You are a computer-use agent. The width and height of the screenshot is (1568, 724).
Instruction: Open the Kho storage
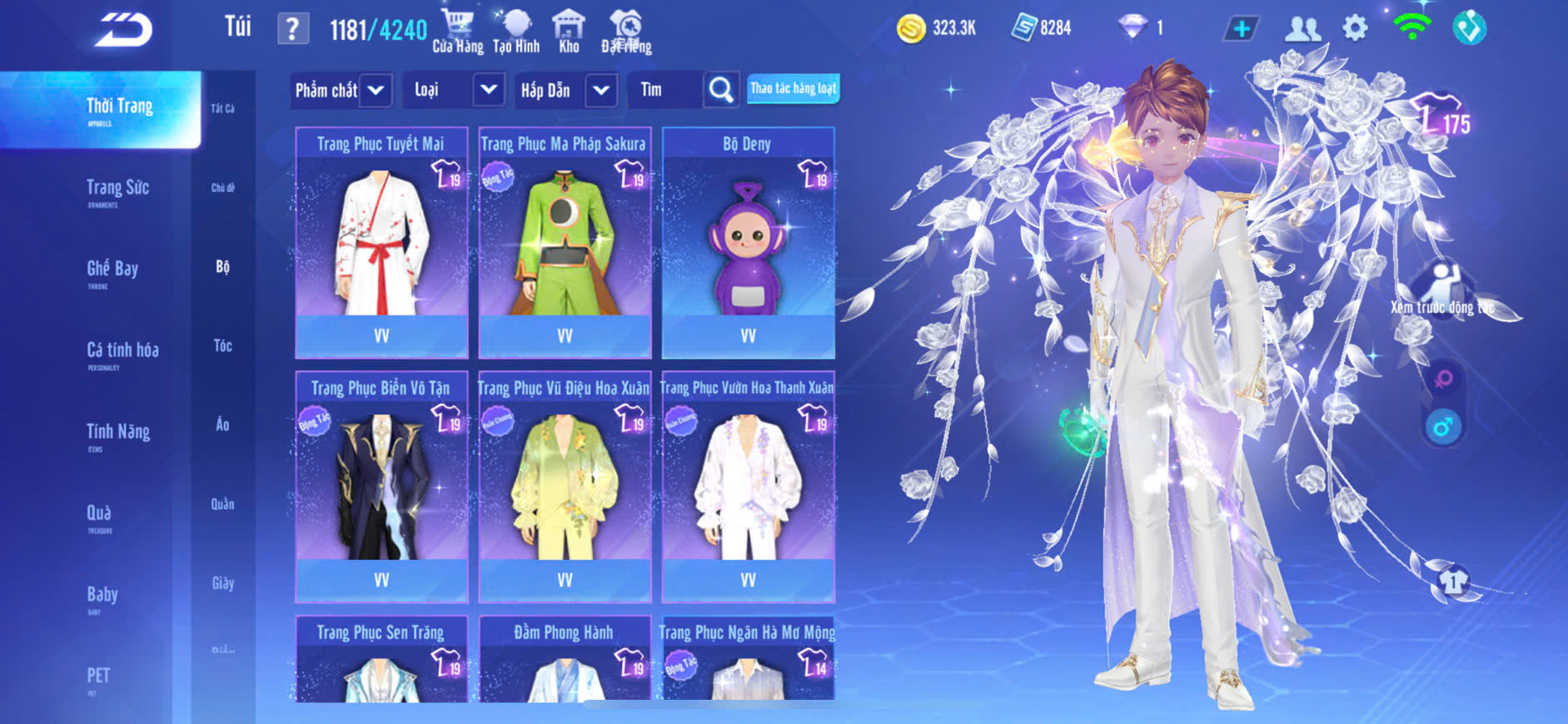[x=569, y=32]
